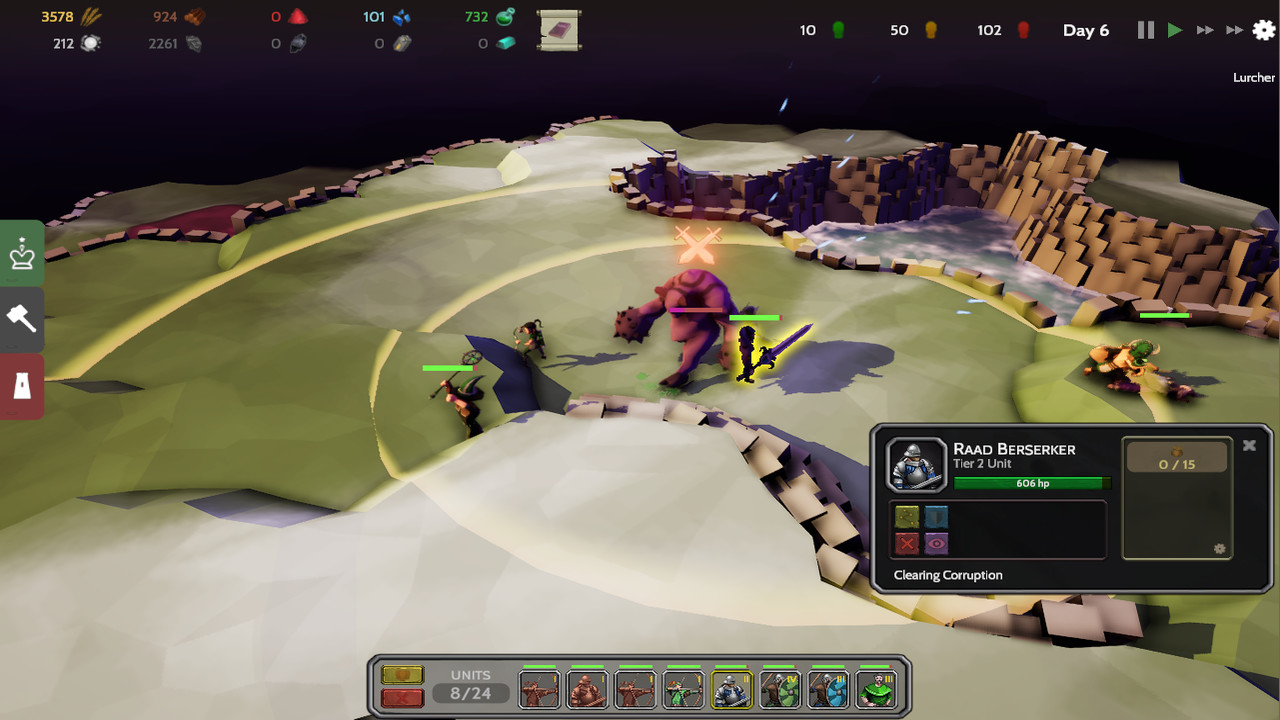Click the flask/research icon in left sidebar
This screenshot has width=1280, height=720.
(21, 385)
